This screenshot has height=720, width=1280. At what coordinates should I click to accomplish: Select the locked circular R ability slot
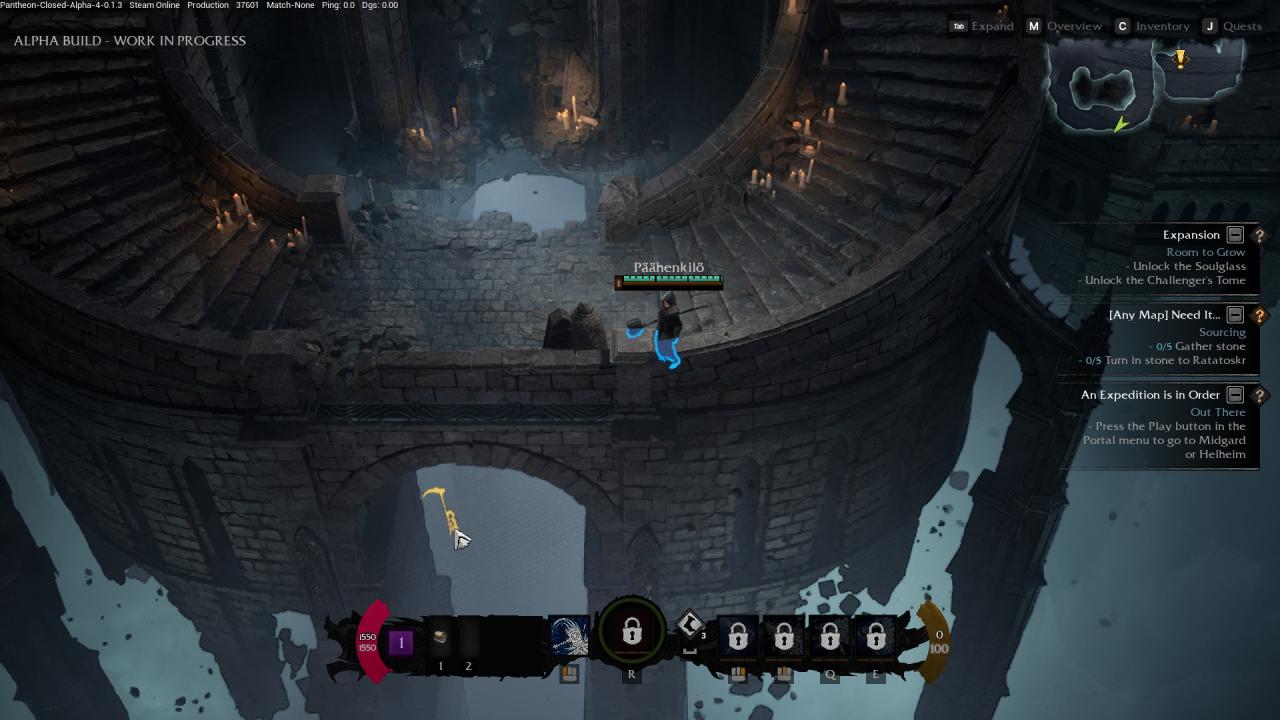(x=631, y=632)
